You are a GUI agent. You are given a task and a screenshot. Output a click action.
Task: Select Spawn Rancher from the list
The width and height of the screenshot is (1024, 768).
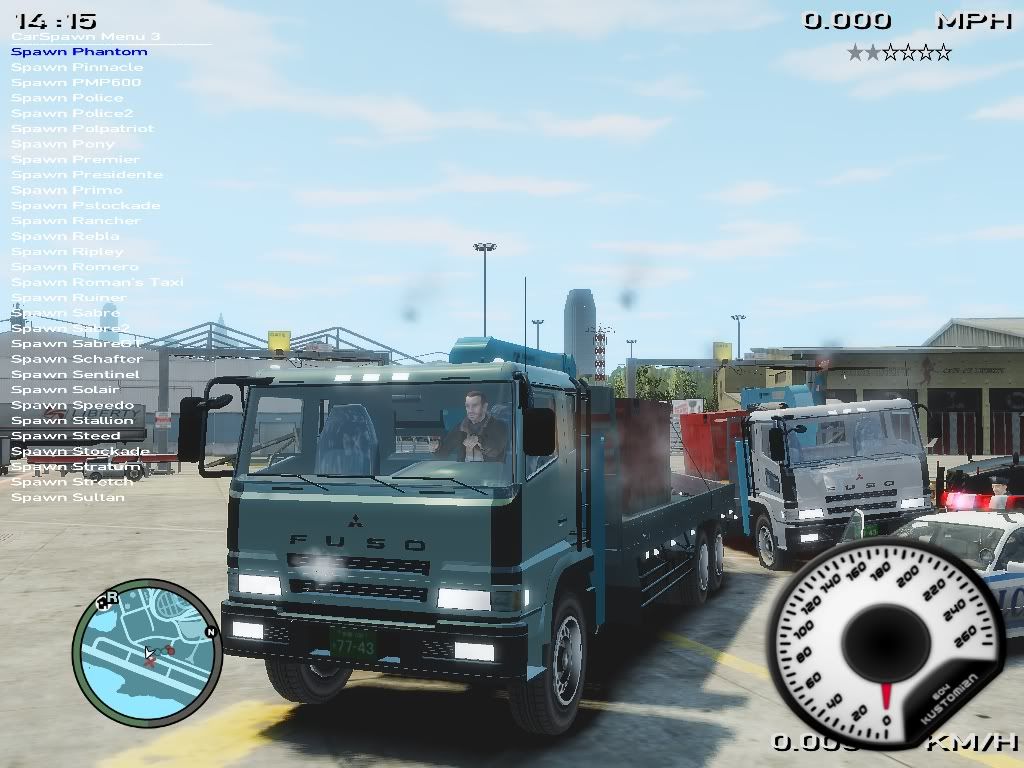76,221
